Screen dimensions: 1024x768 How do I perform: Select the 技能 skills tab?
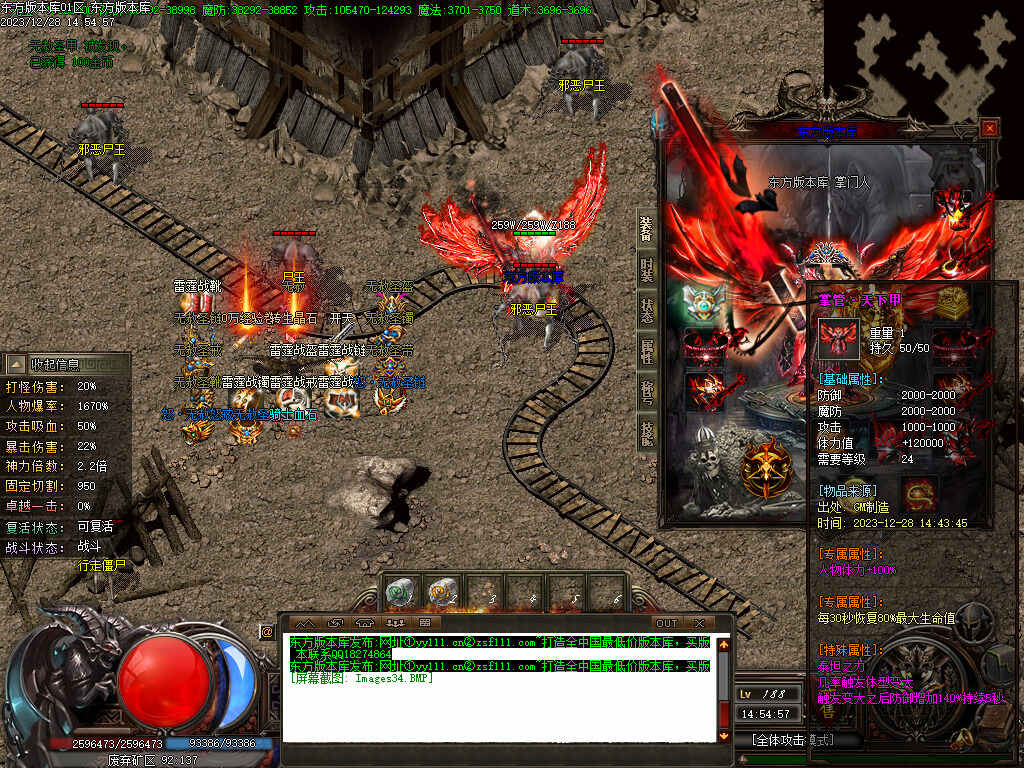click(x=647, y=432)
